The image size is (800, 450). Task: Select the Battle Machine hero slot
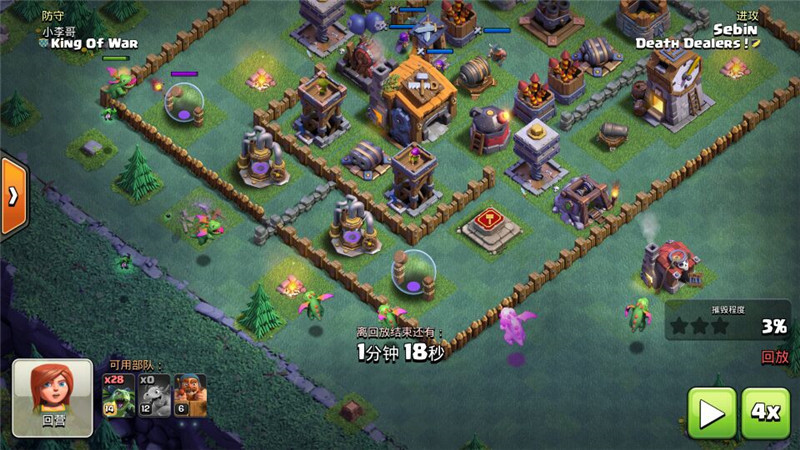coord(190,395)
